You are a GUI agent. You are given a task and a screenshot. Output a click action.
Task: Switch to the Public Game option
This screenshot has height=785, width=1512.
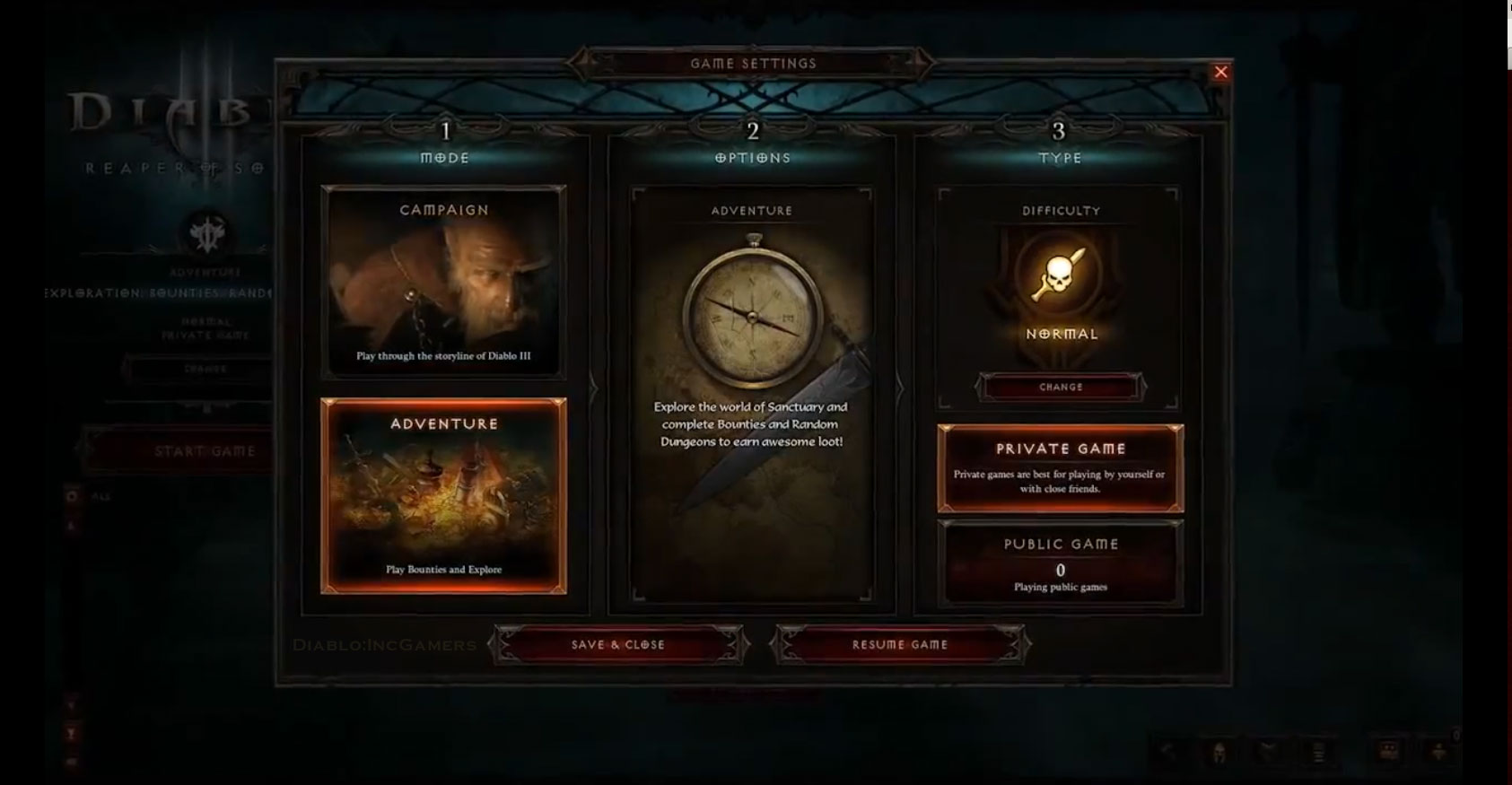pos(1061,563)
